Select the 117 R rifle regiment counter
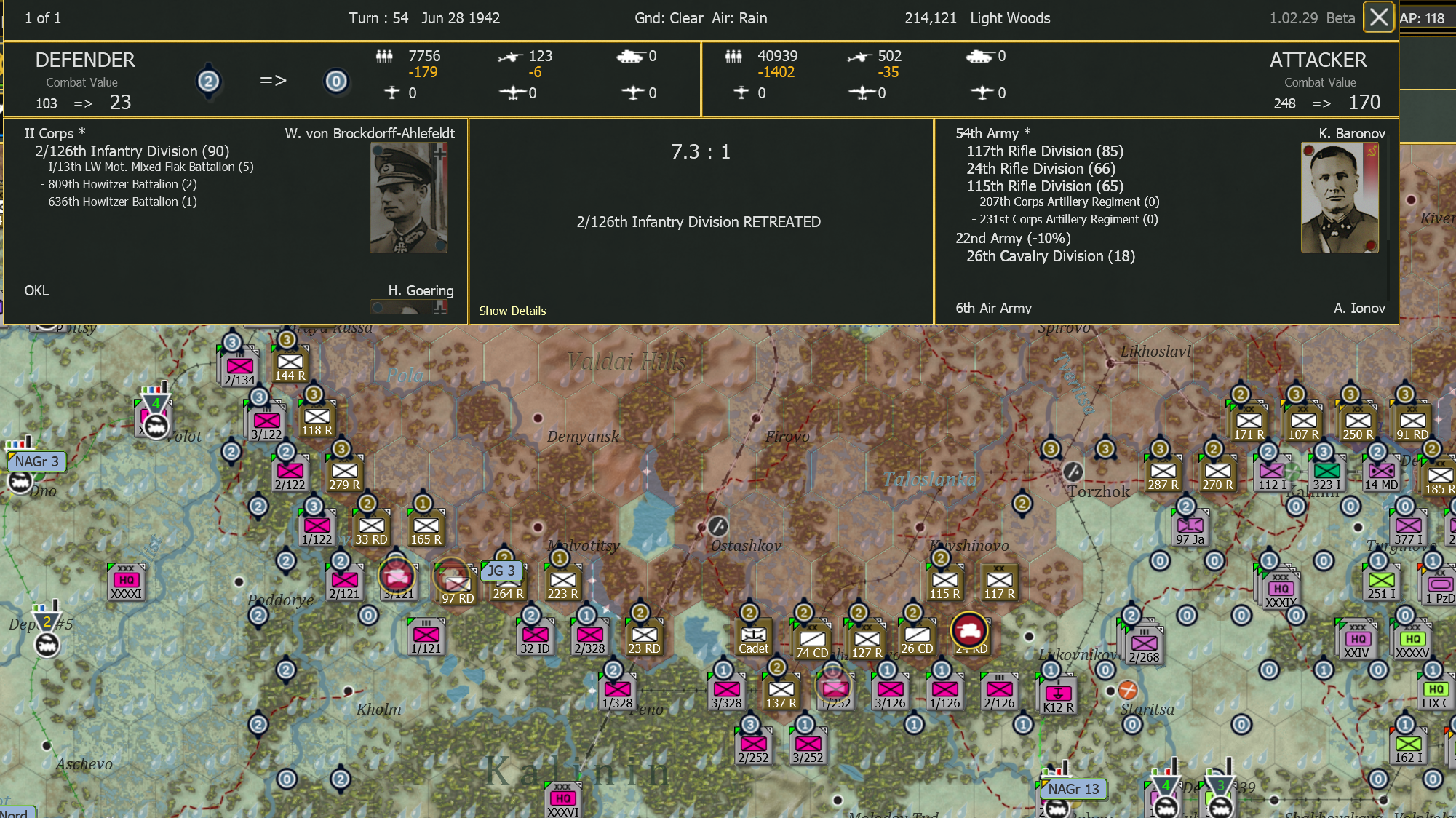Screen dimensions: 1456x818 [x=998, y=580]
